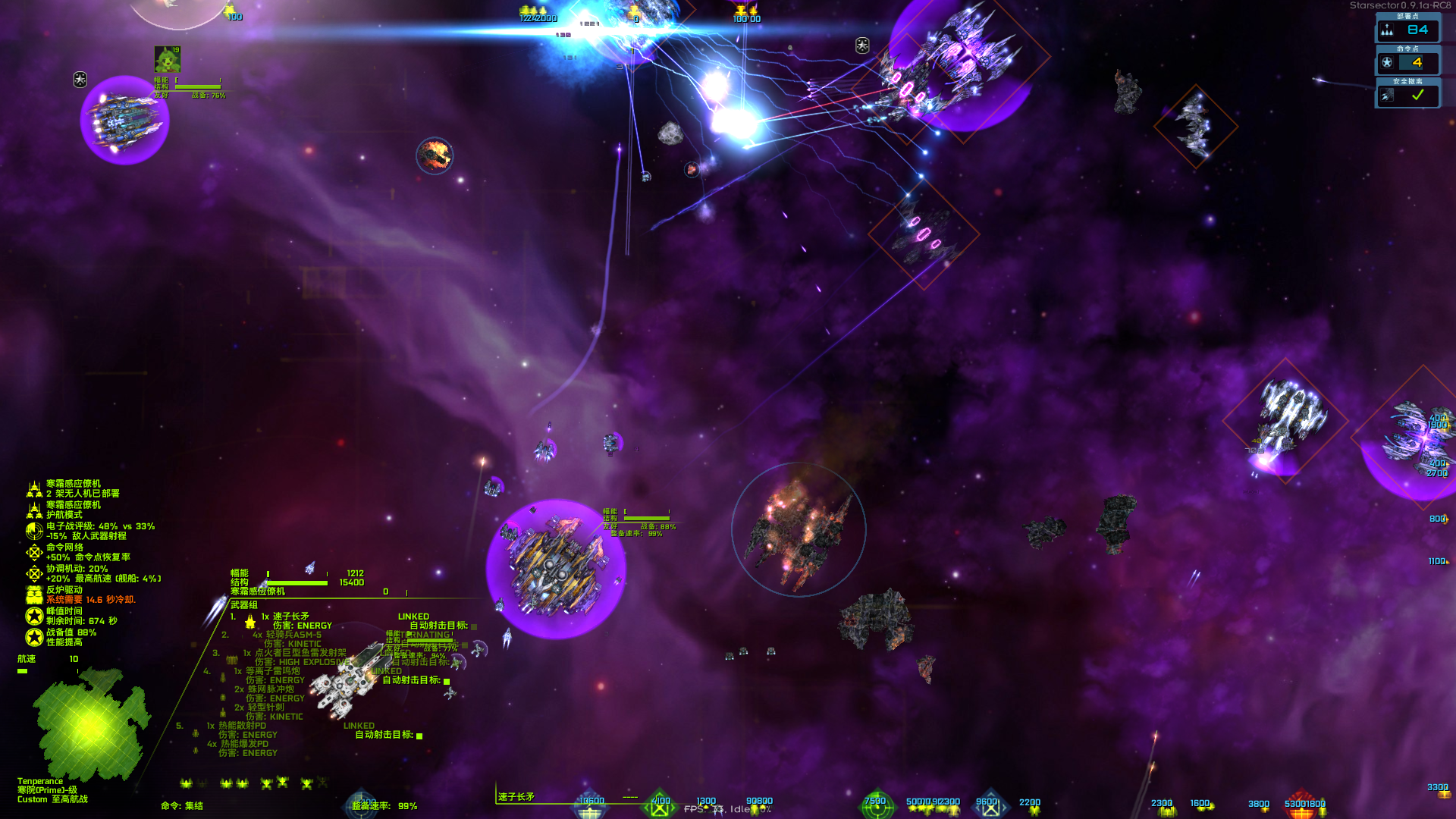The width and height of the screenshot is (1456, 819).
Task: Select the 命令: 集结 command label
Action: pyautogui.click(x=182, y=807)
